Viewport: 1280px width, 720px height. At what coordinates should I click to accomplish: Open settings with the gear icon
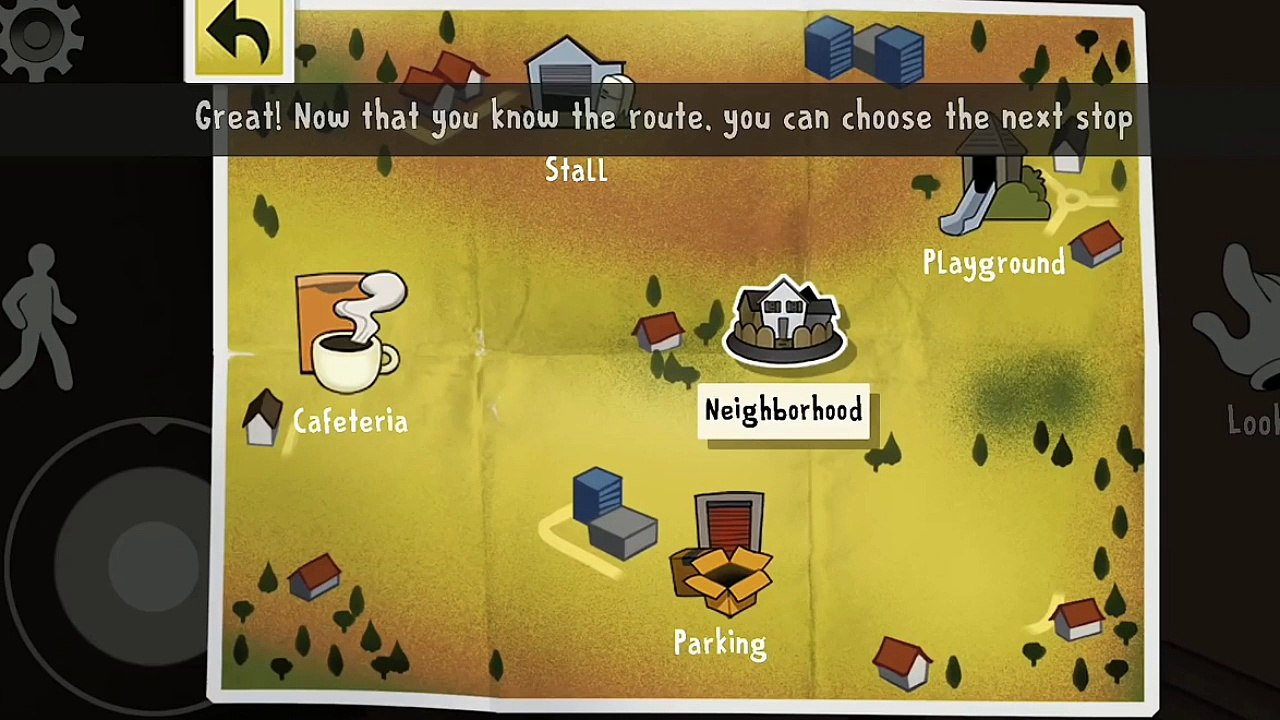click(x=40, y=35)
